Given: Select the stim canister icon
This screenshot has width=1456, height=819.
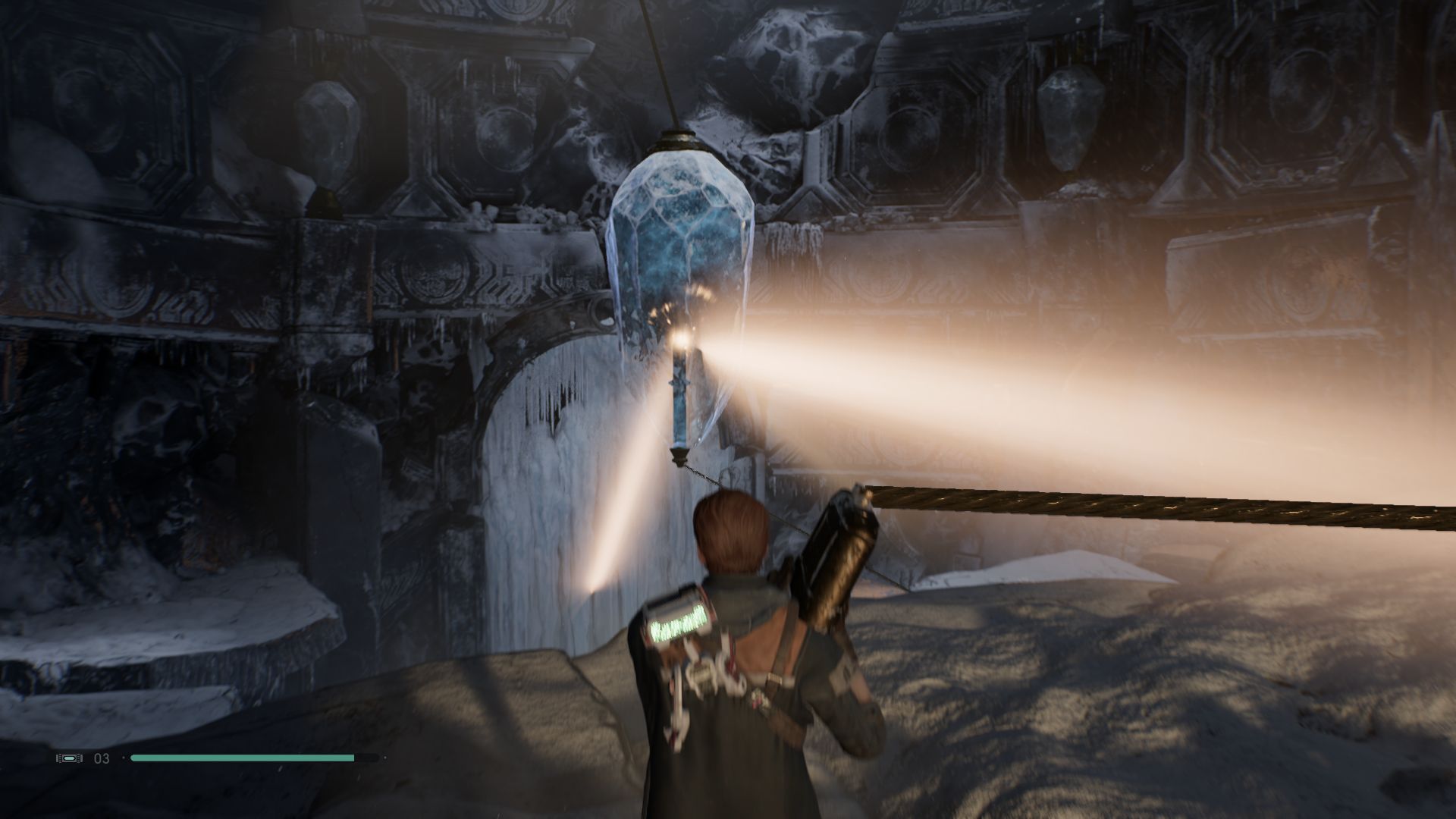Looking at the screenshot, I should point(69,758).
